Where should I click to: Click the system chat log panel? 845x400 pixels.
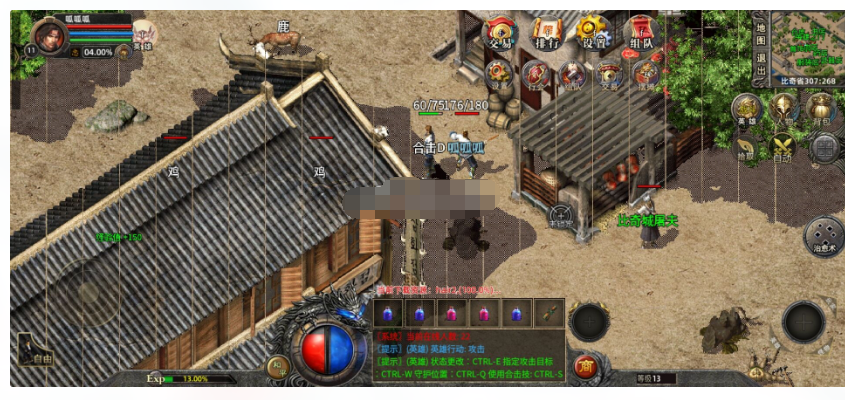(x=467, y=356)
